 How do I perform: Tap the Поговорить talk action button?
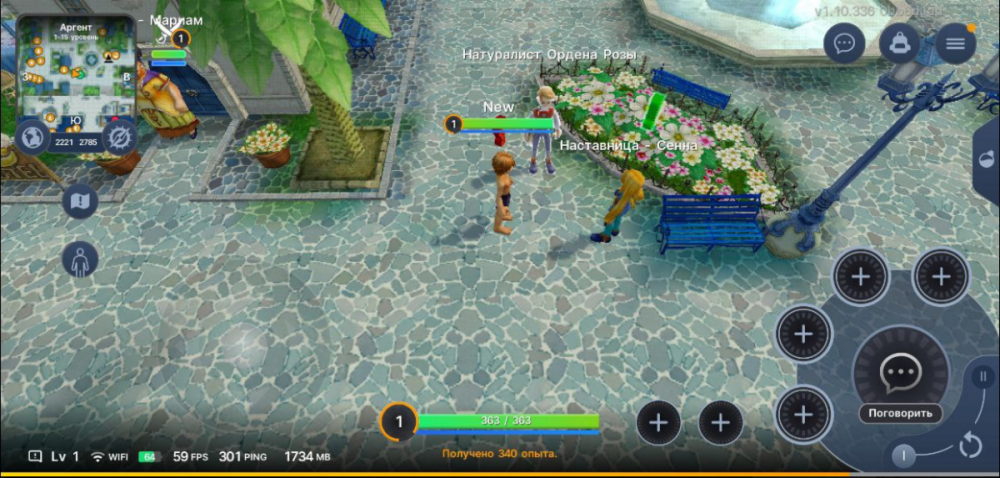899,378
